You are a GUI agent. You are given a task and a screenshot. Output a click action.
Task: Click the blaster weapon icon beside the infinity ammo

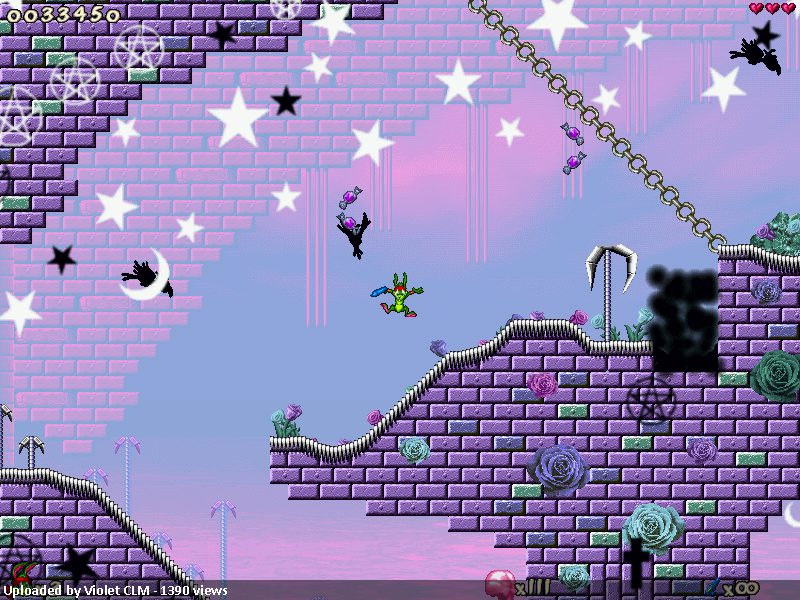(714, 586)
